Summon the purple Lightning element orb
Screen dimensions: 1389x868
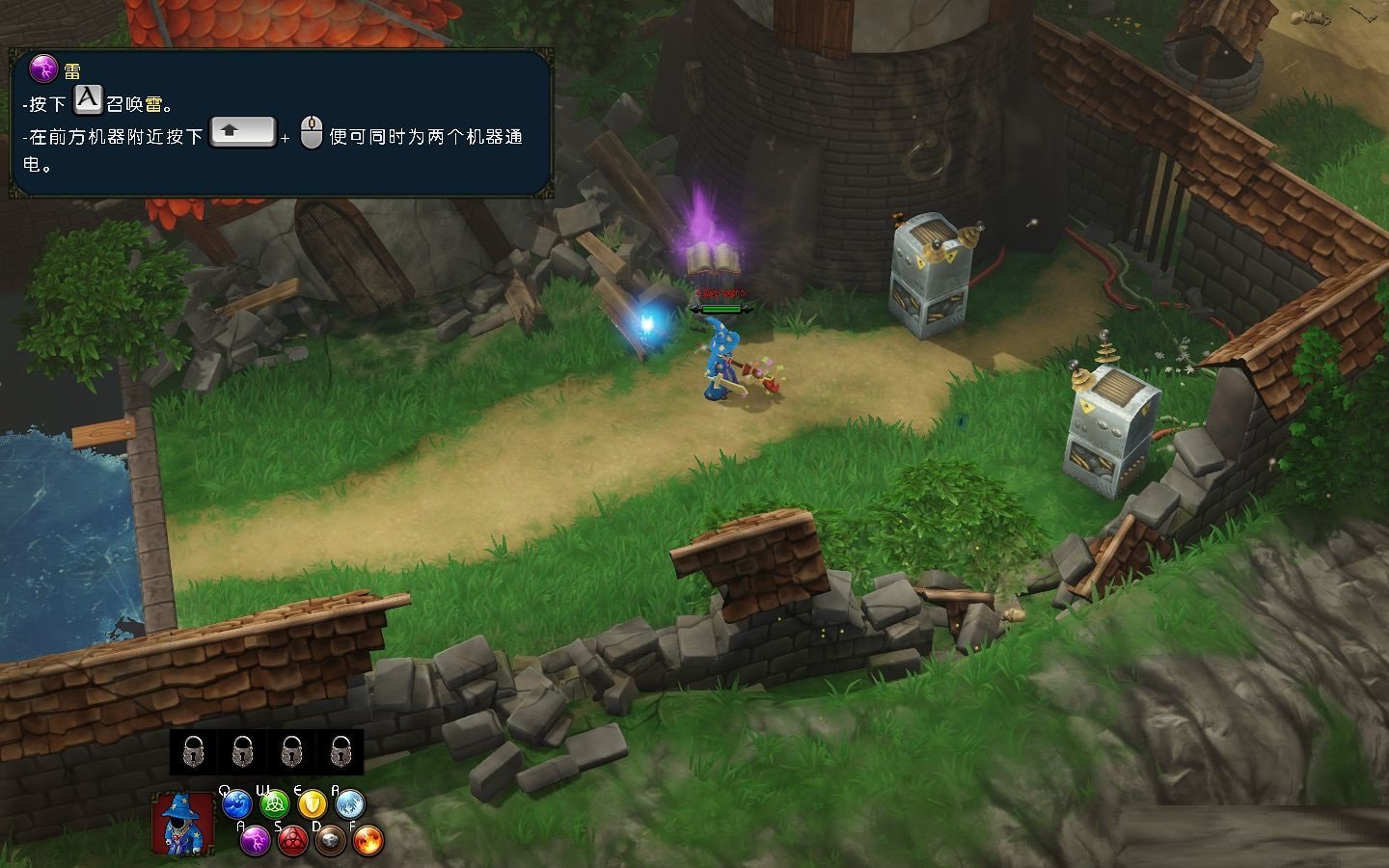pyautogui.click(x=255, y=840)
